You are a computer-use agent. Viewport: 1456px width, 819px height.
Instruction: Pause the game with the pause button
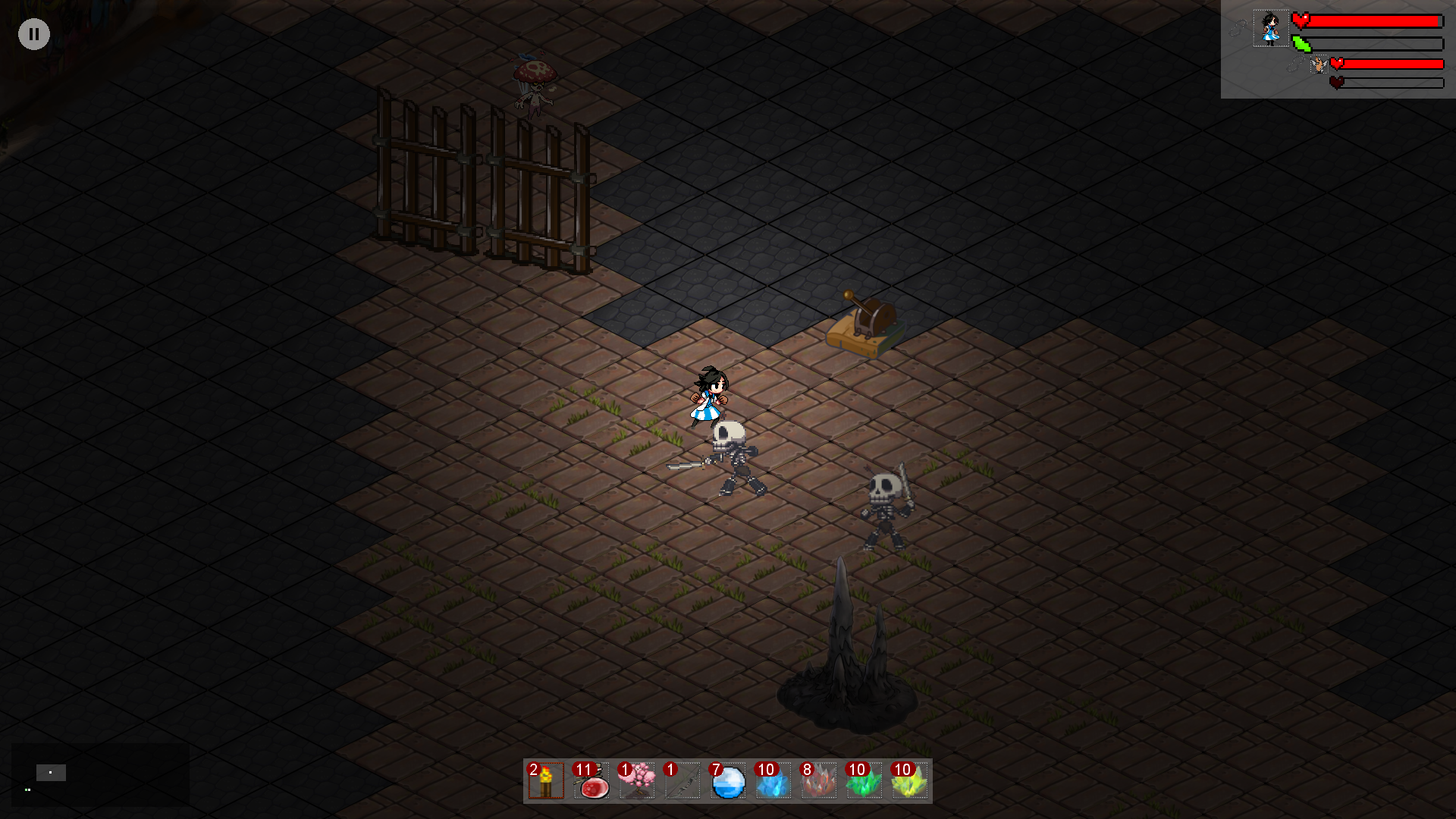coord(34,34)
